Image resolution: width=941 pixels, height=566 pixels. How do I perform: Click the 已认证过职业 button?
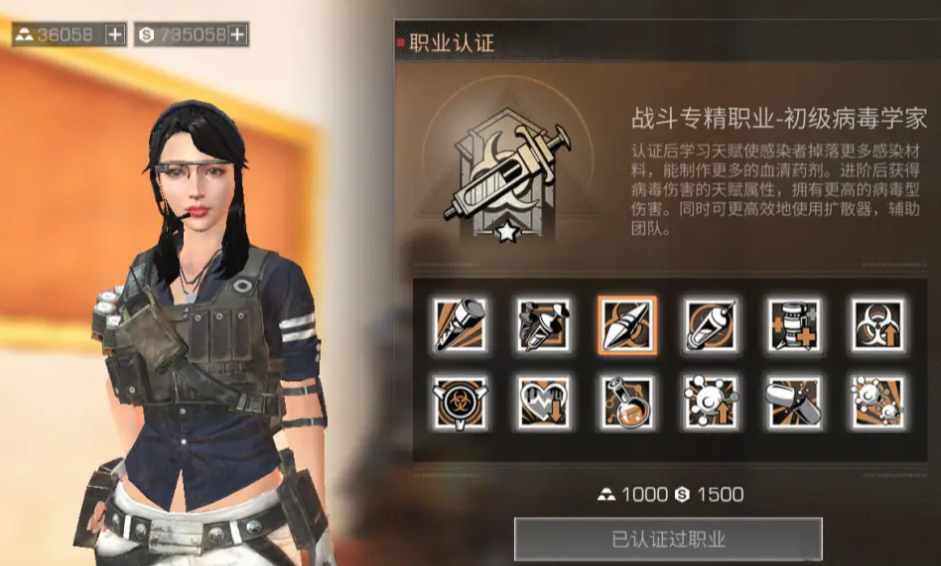pyautogui.click(x=668, y=539)
